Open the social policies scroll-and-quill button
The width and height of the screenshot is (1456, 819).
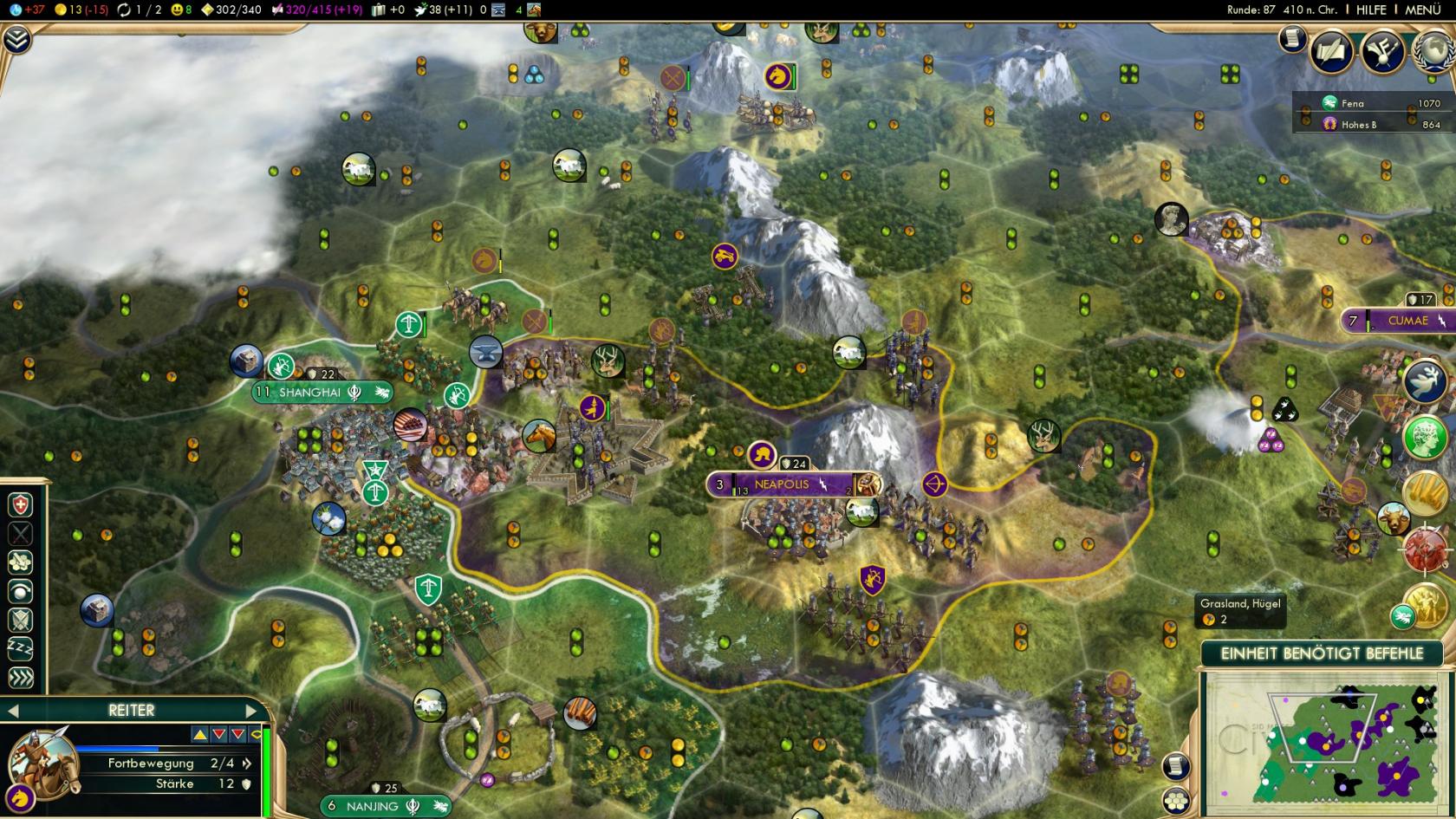click(1330, 52)
